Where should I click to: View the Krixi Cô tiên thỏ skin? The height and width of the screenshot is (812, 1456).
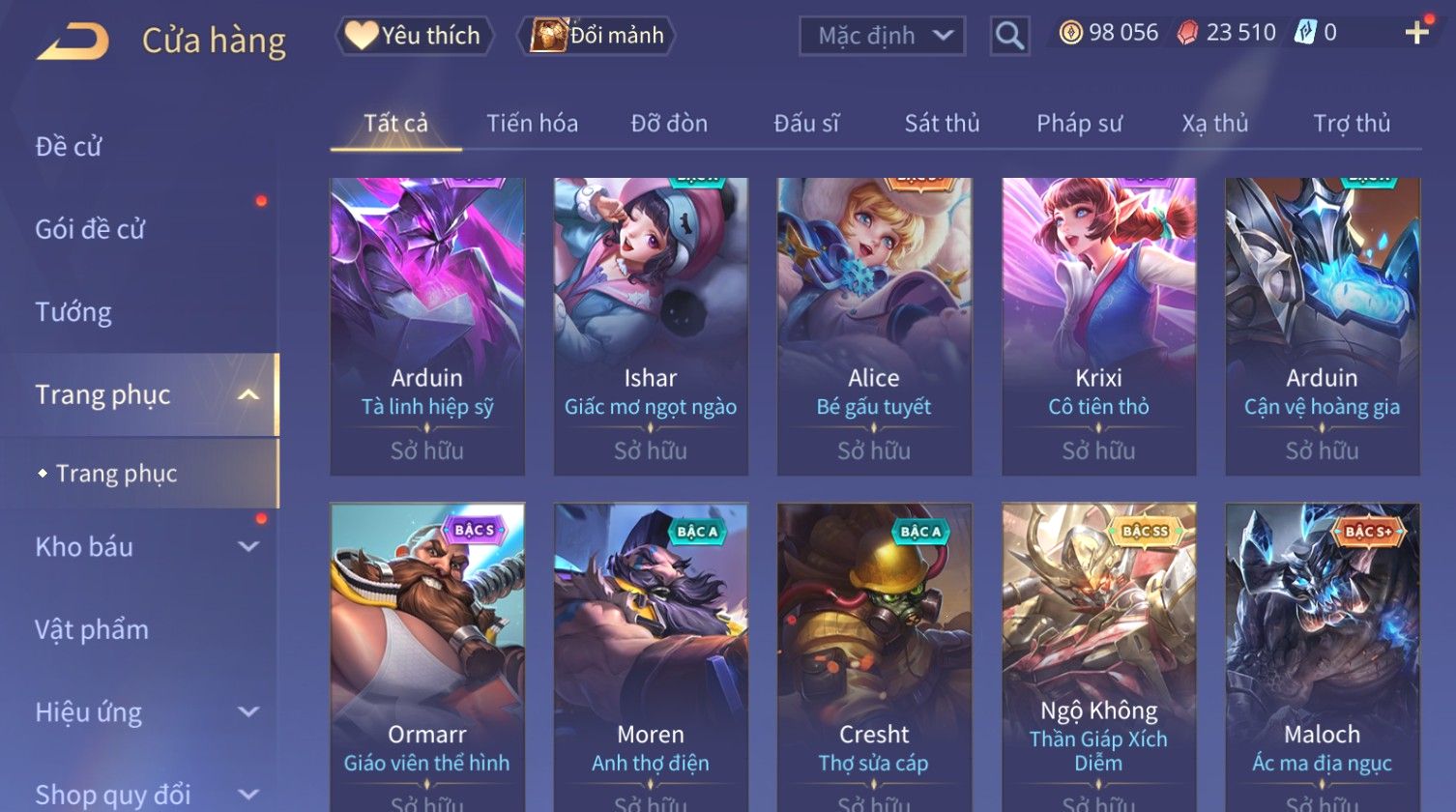(x=1098, y=326)
